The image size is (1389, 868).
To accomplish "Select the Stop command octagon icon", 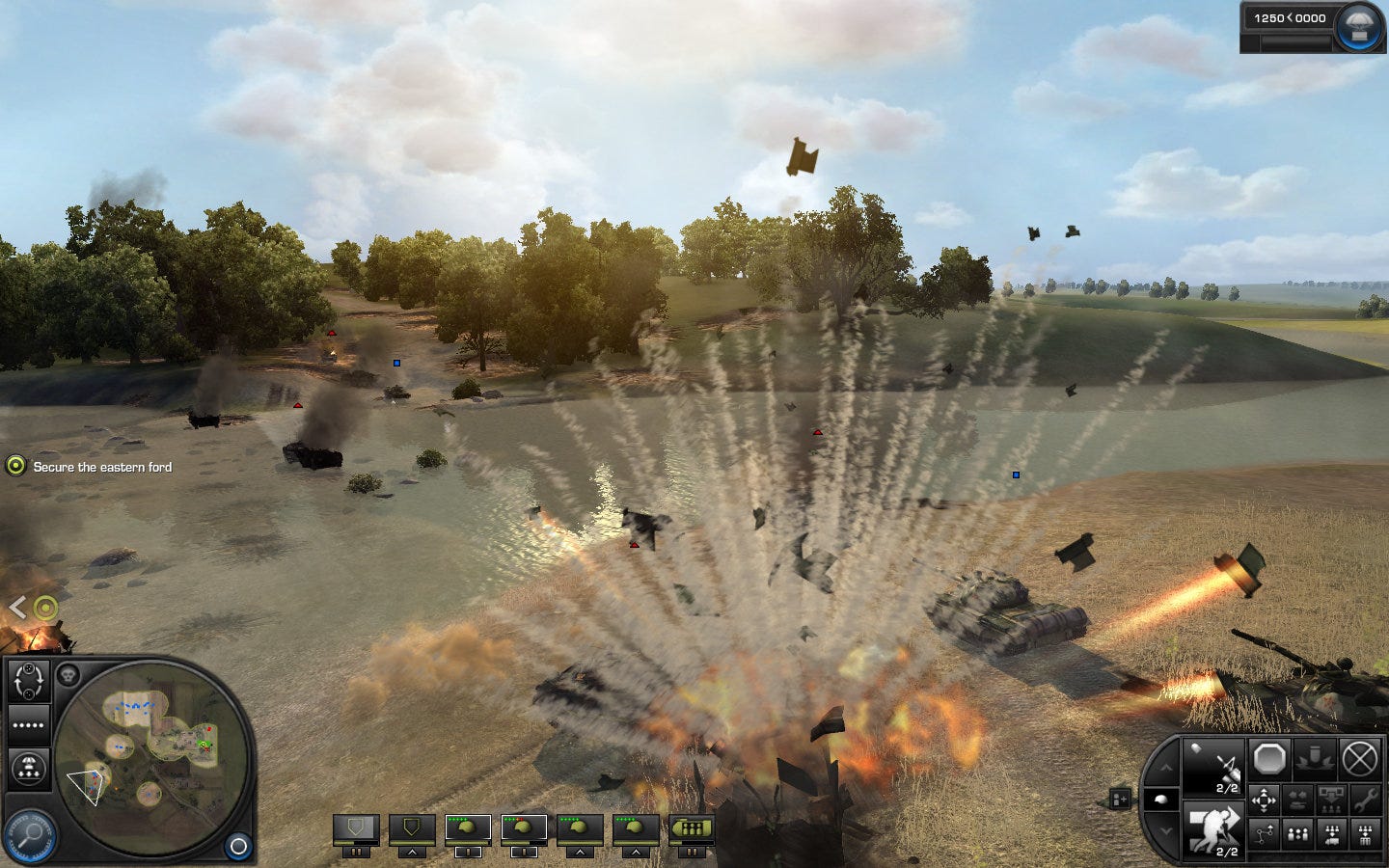I will pyautogui.click(x=1268, y=758).
